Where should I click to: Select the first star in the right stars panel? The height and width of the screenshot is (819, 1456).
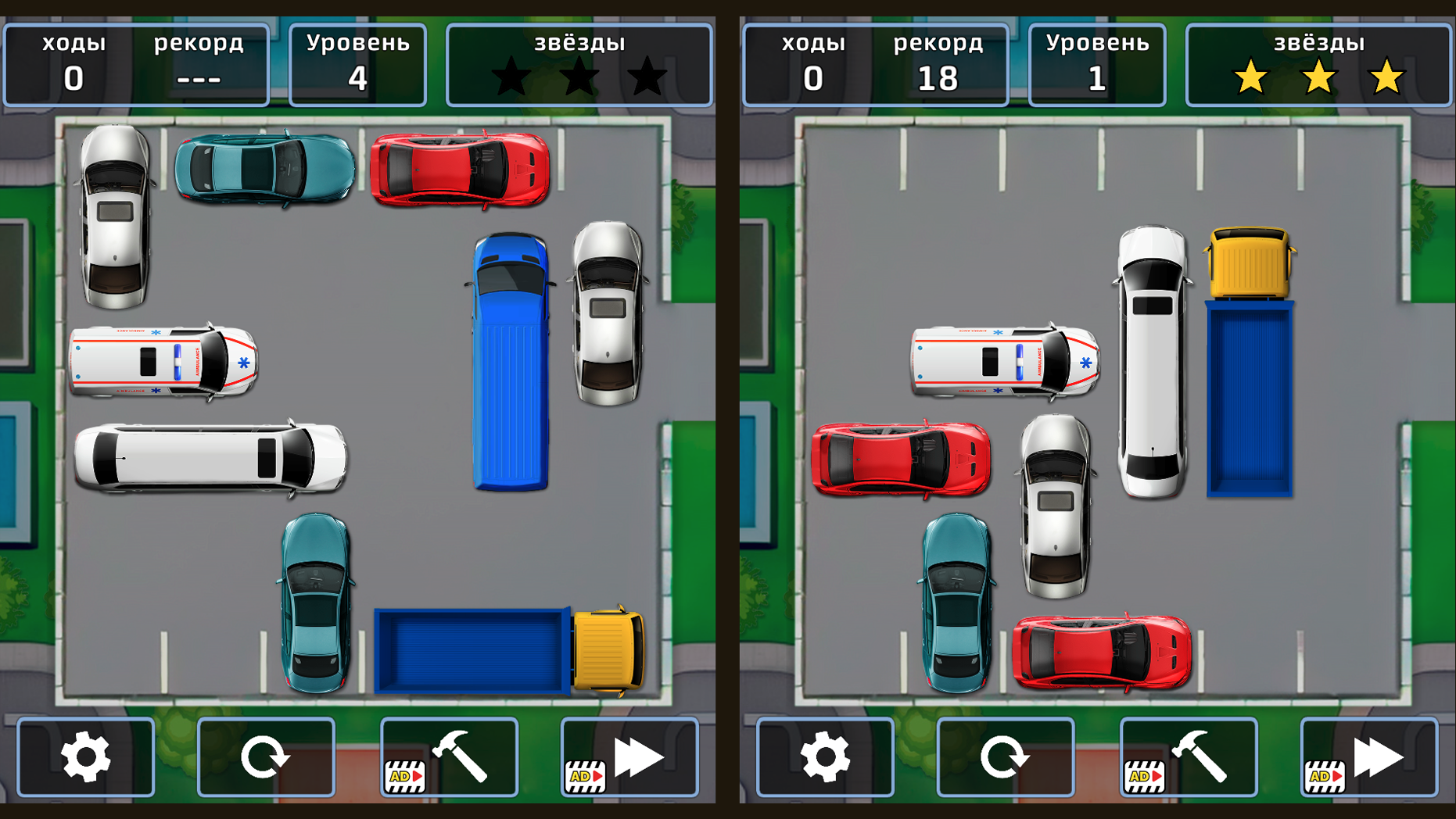point(1251,77)
